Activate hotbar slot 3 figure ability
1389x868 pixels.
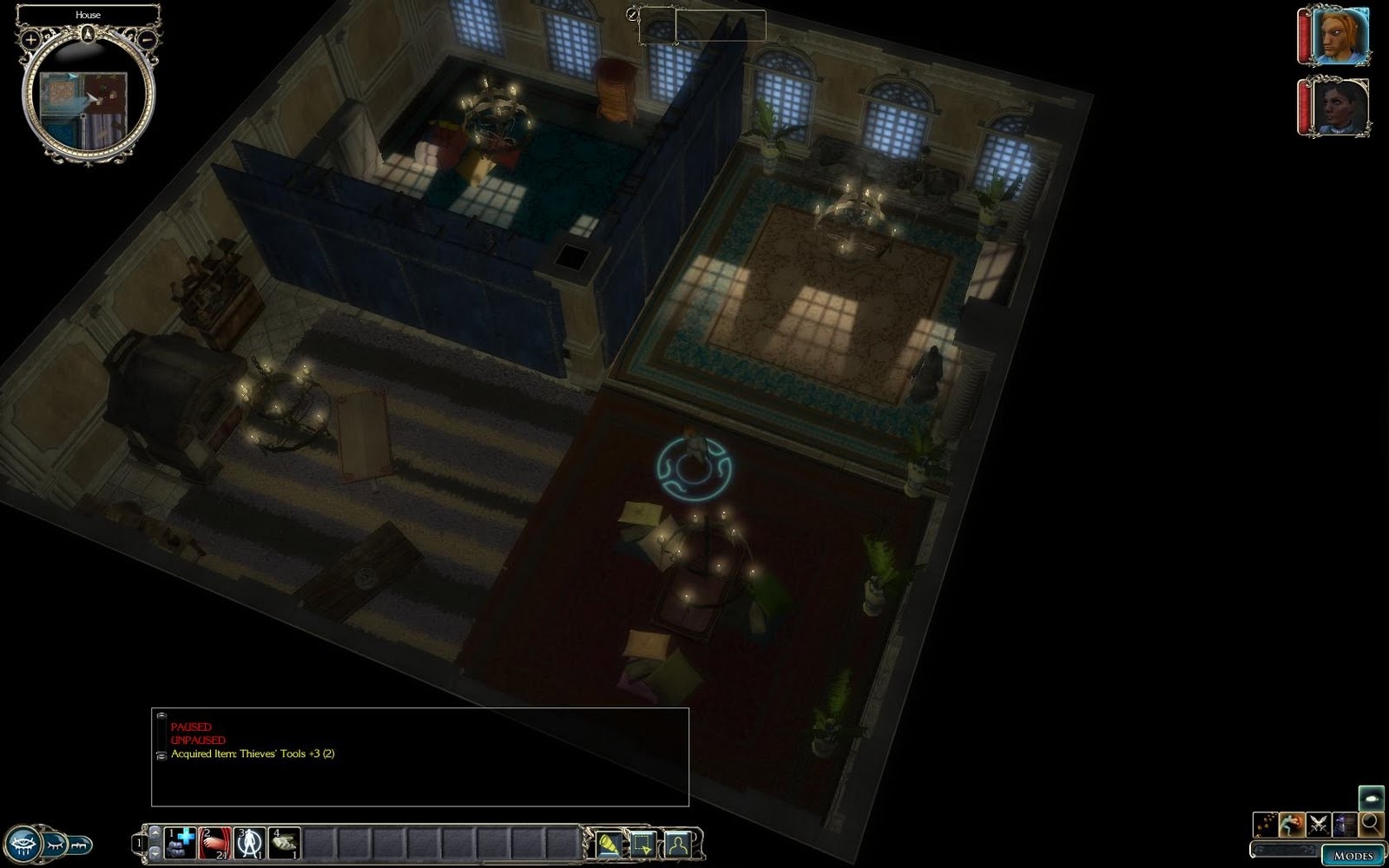click(250, 843)
